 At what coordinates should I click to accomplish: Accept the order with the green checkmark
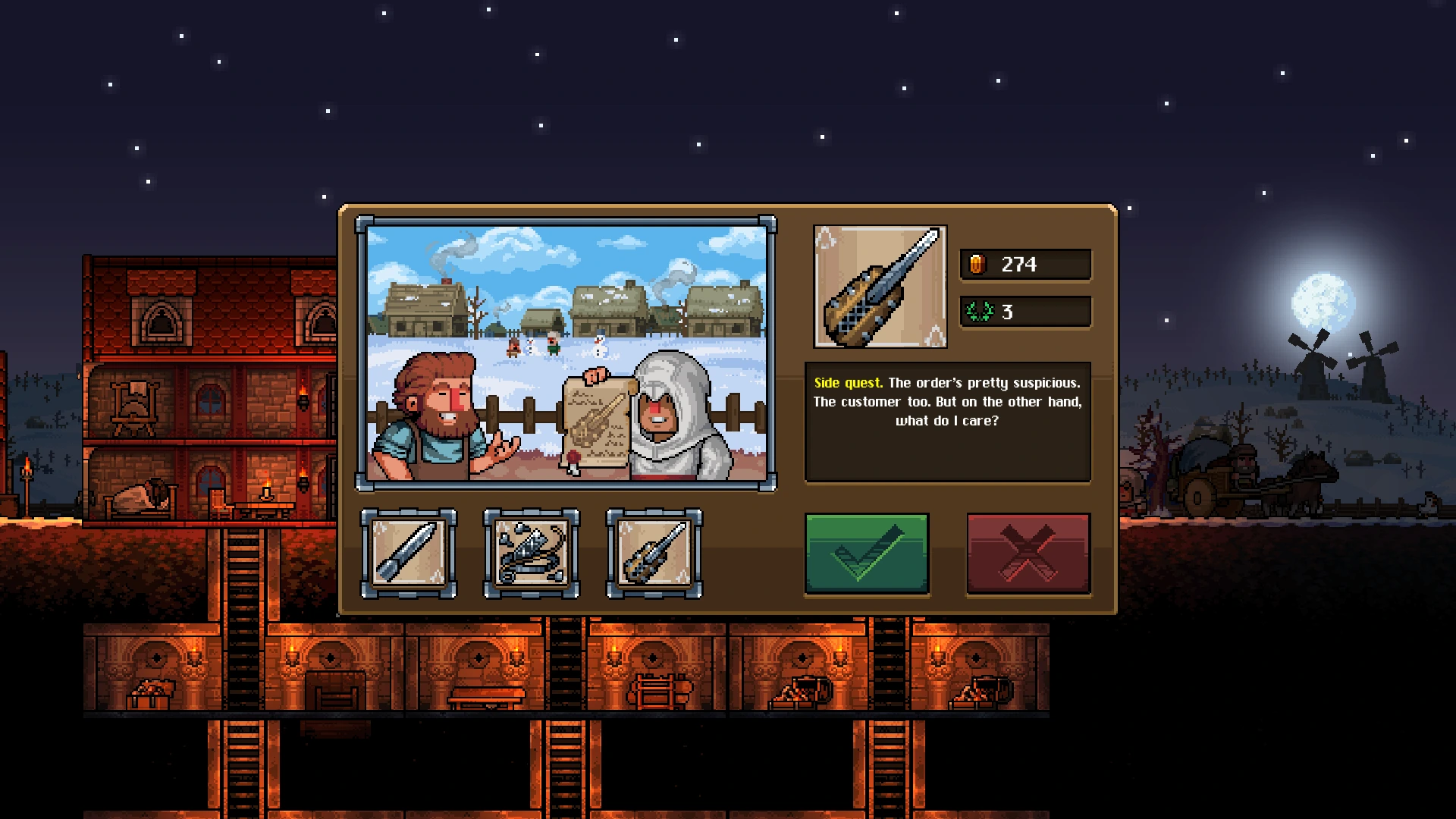(x=866, y=553)
